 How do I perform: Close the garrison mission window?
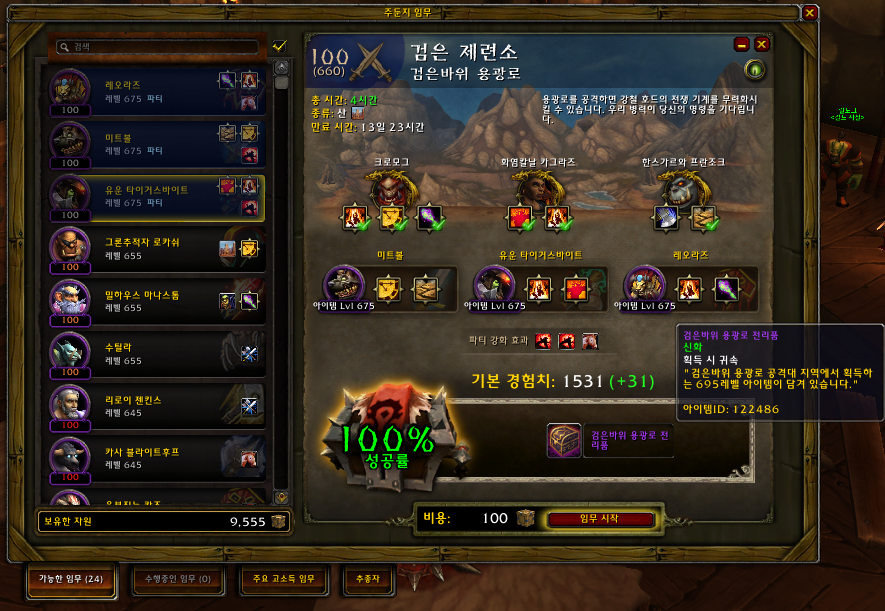coord(809,13)
